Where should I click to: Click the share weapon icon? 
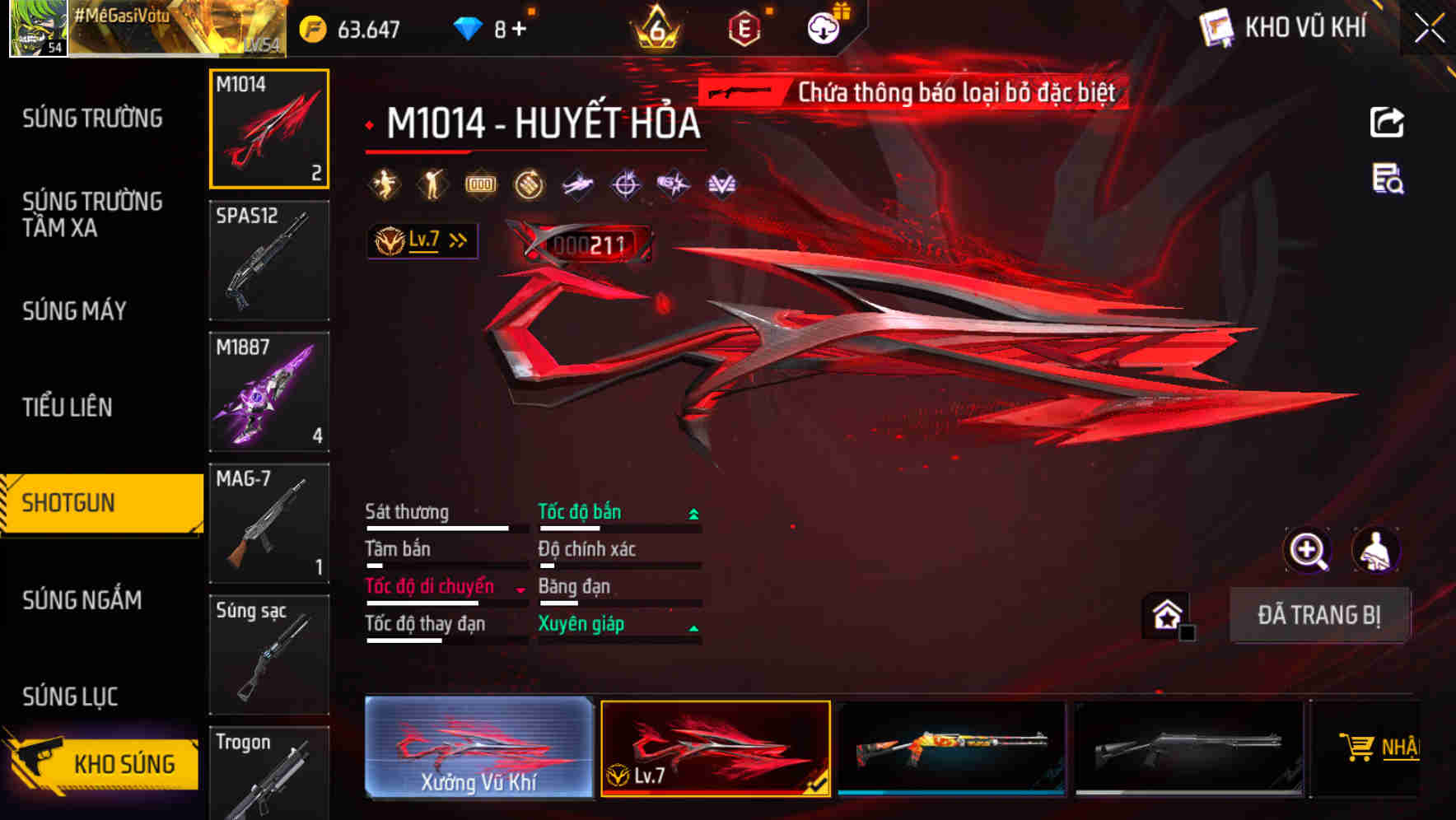coord(1387,122)
